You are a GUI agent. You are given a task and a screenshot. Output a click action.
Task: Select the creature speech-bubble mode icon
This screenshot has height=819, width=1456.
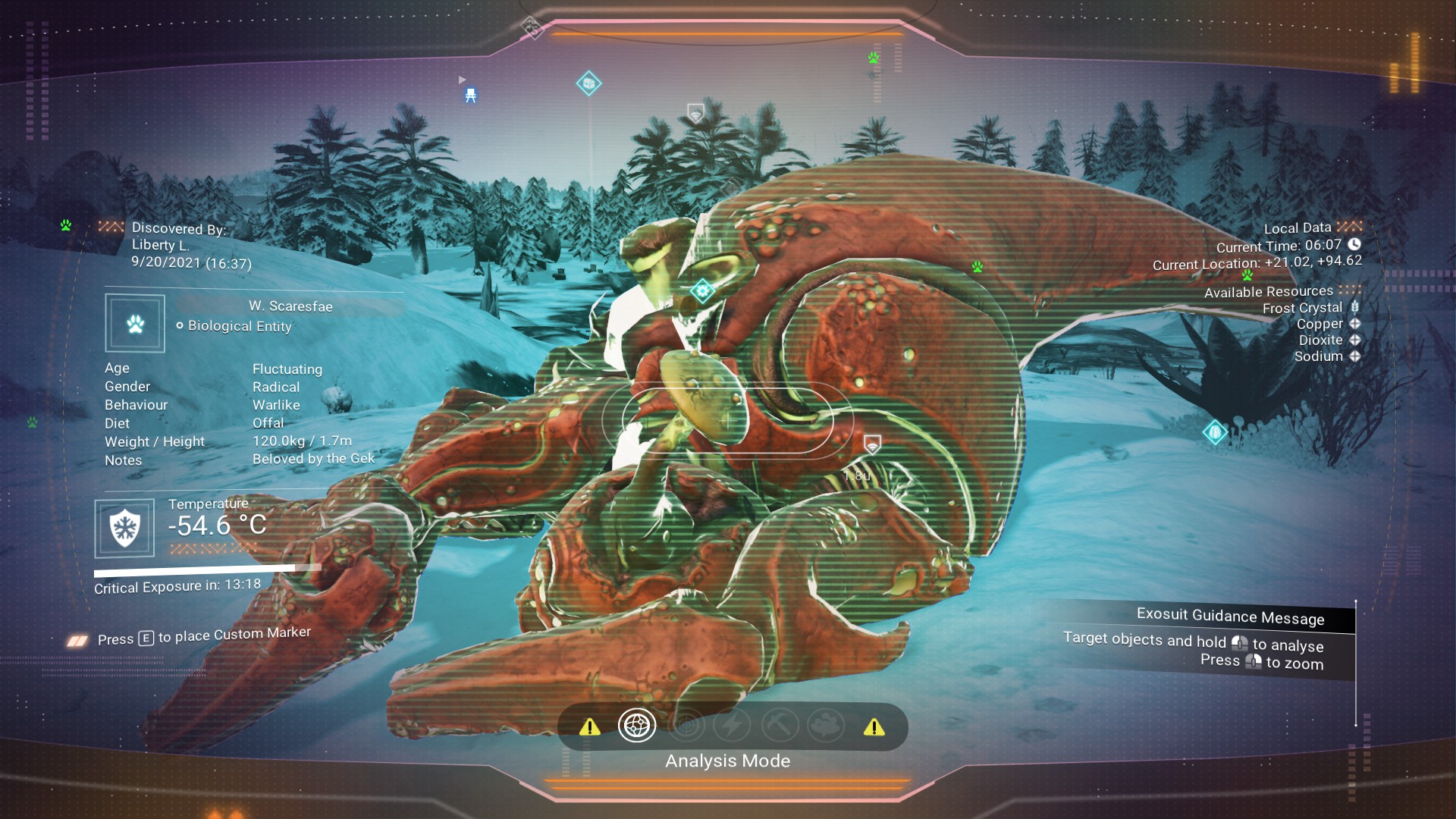(826, 726)
